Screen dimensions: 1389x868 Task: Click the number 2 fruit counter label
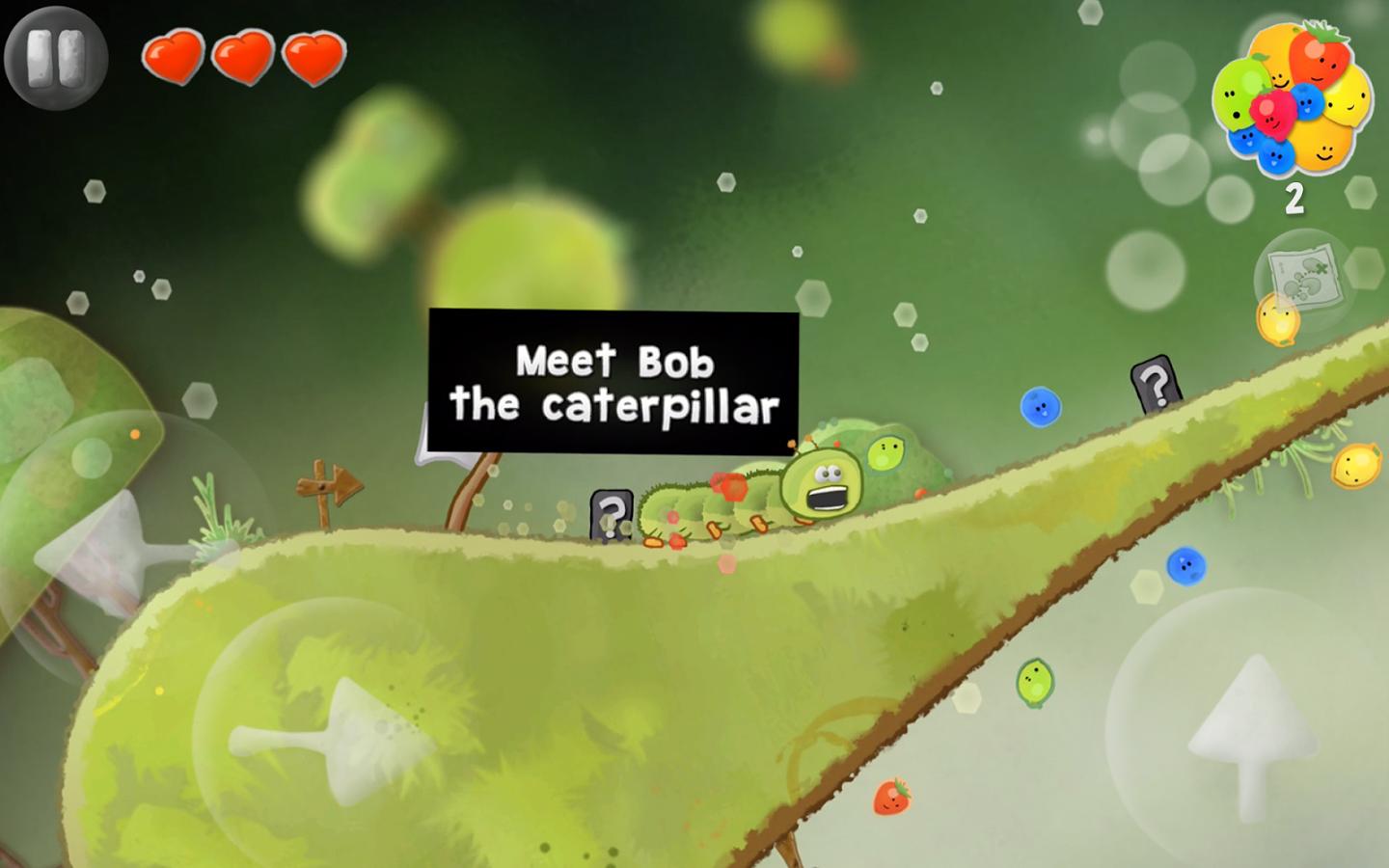[1294, 197]
